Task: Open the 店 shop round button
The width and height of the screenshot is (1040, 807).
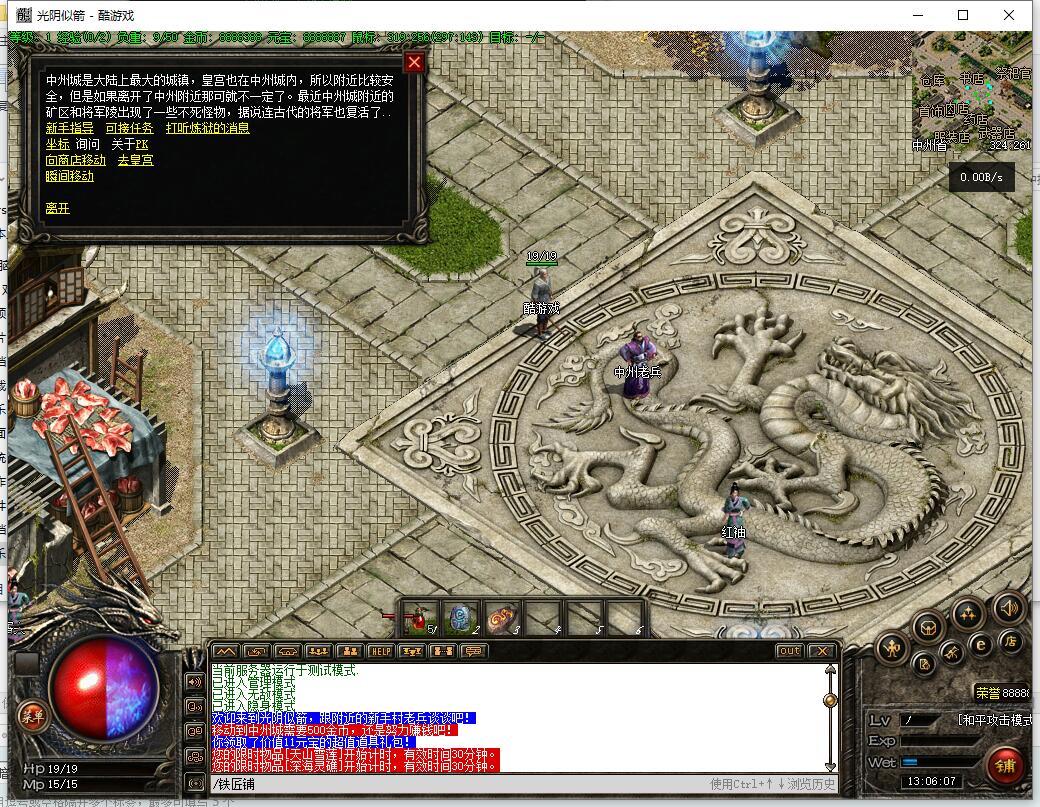Action: pyautogui.click(x=1012, y=642)
